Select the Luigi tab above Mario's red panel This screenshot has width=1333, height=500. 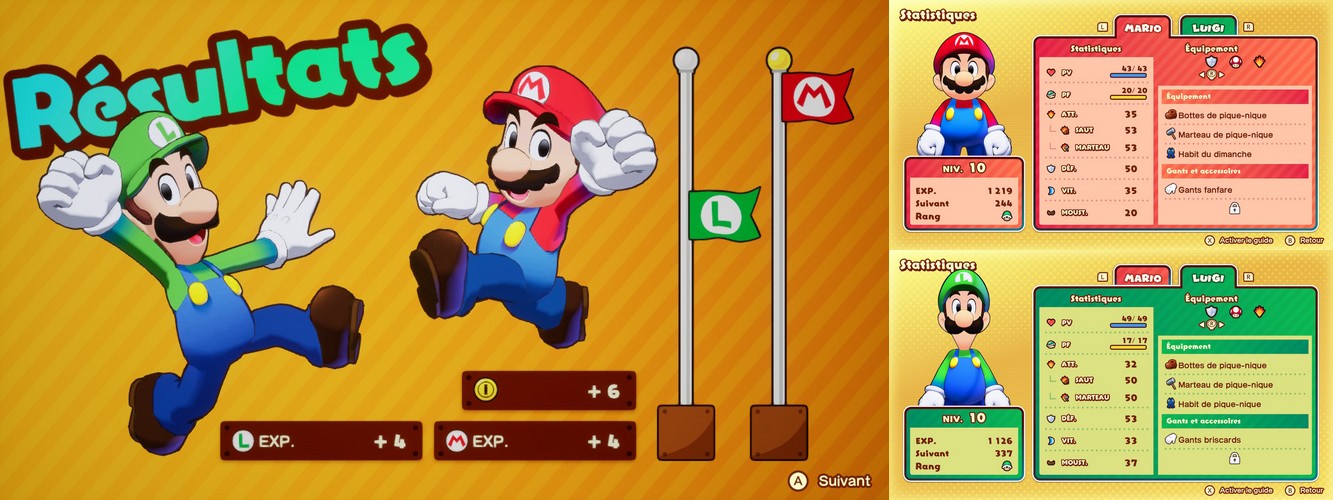pos(1208,27)
